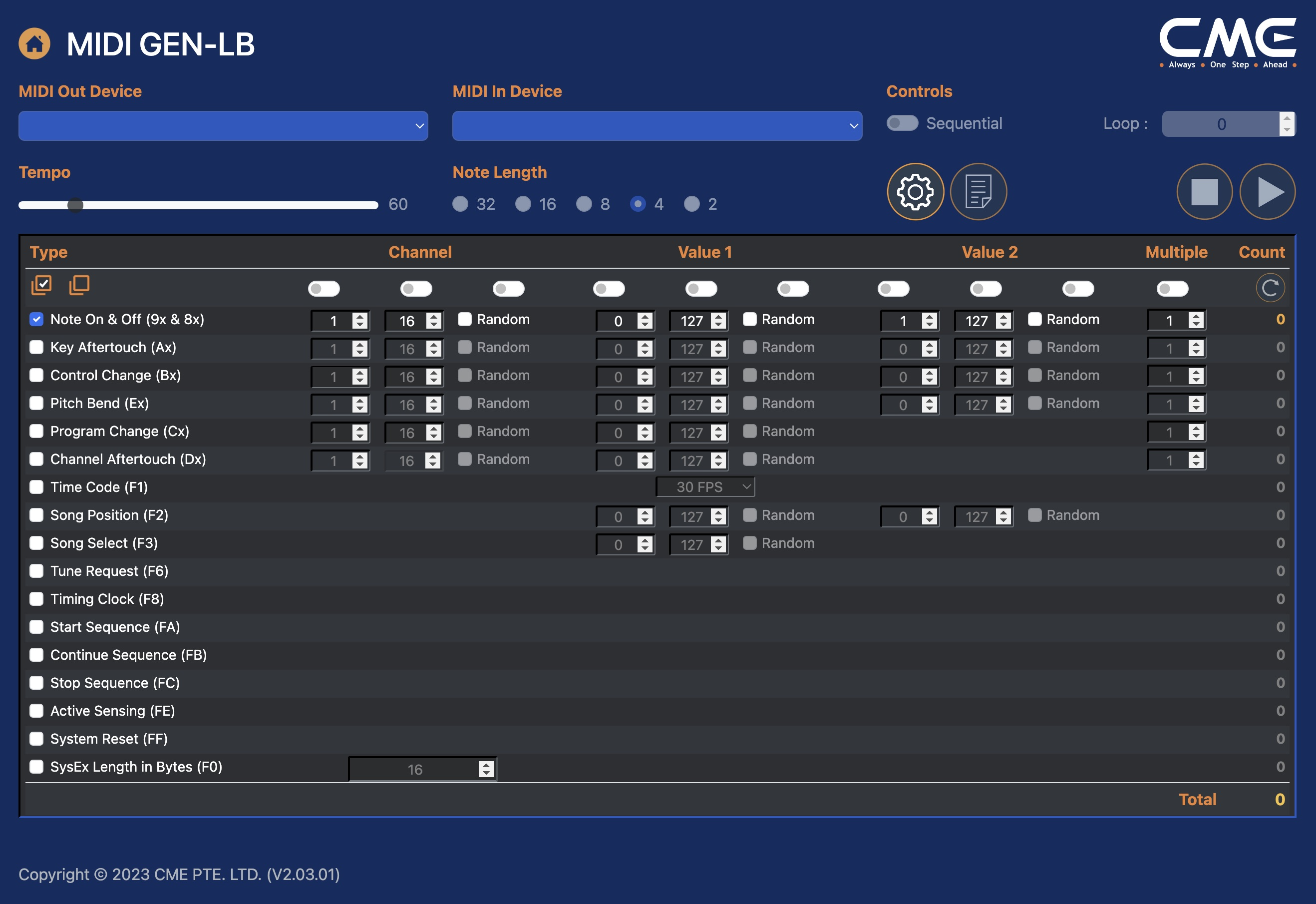Viewport: 1316px width, 904px height.
Task: Start generation with the play button
Action: pos(1267,192)
